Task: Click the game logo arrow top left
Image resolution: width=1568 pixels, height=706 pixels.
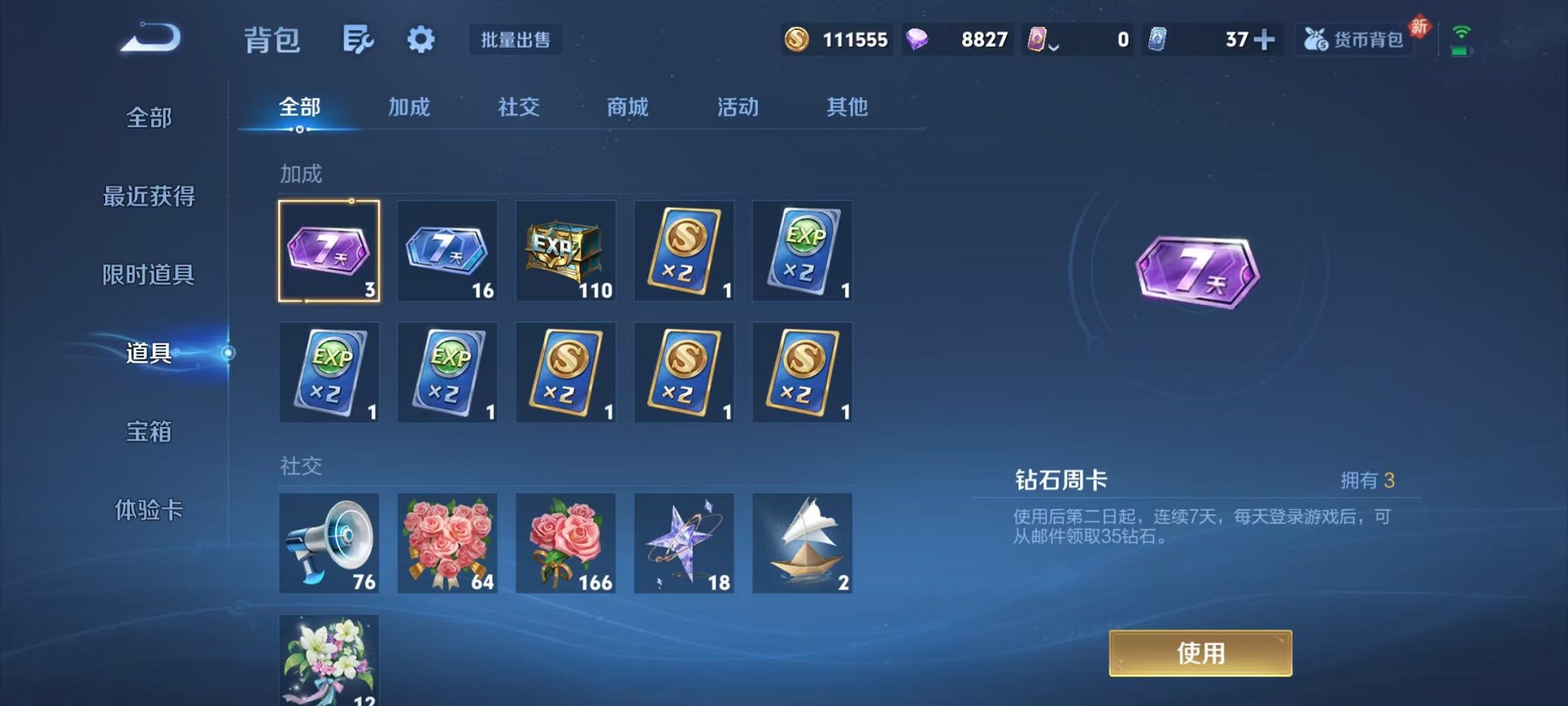Action: pyautogui.click(x=148, y=37)
